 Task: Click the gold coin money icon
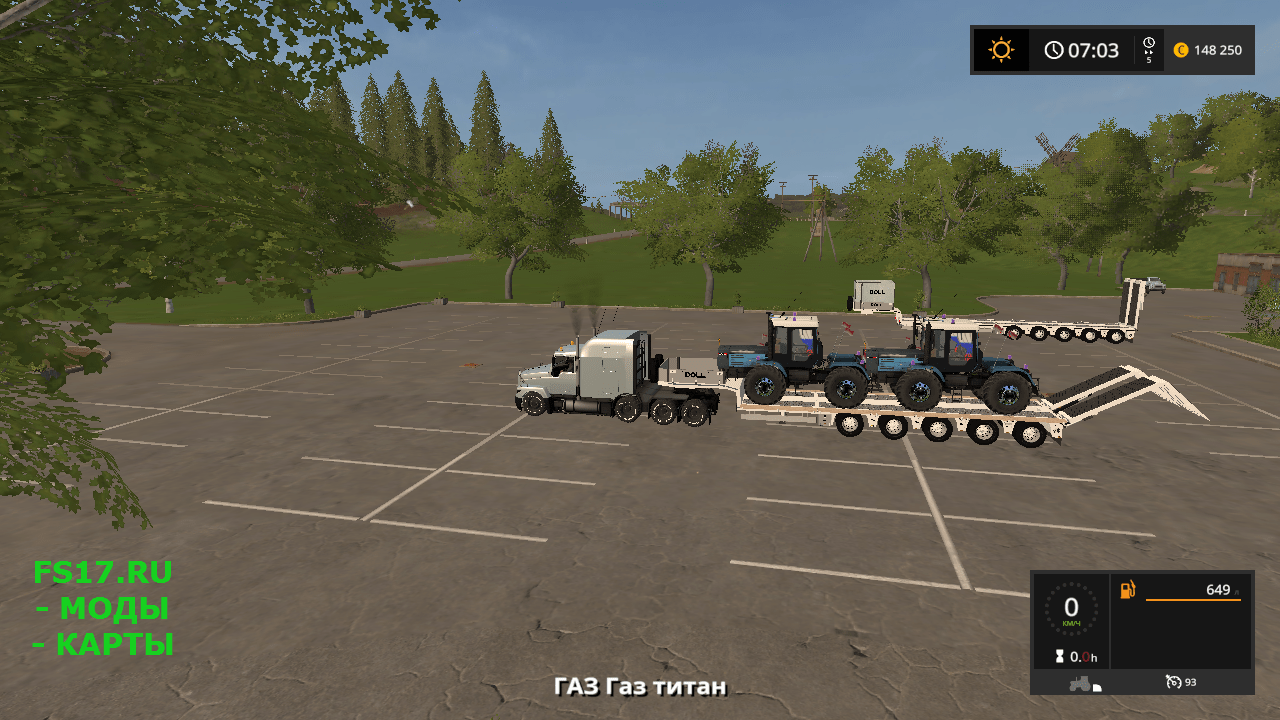(1181, 50)
